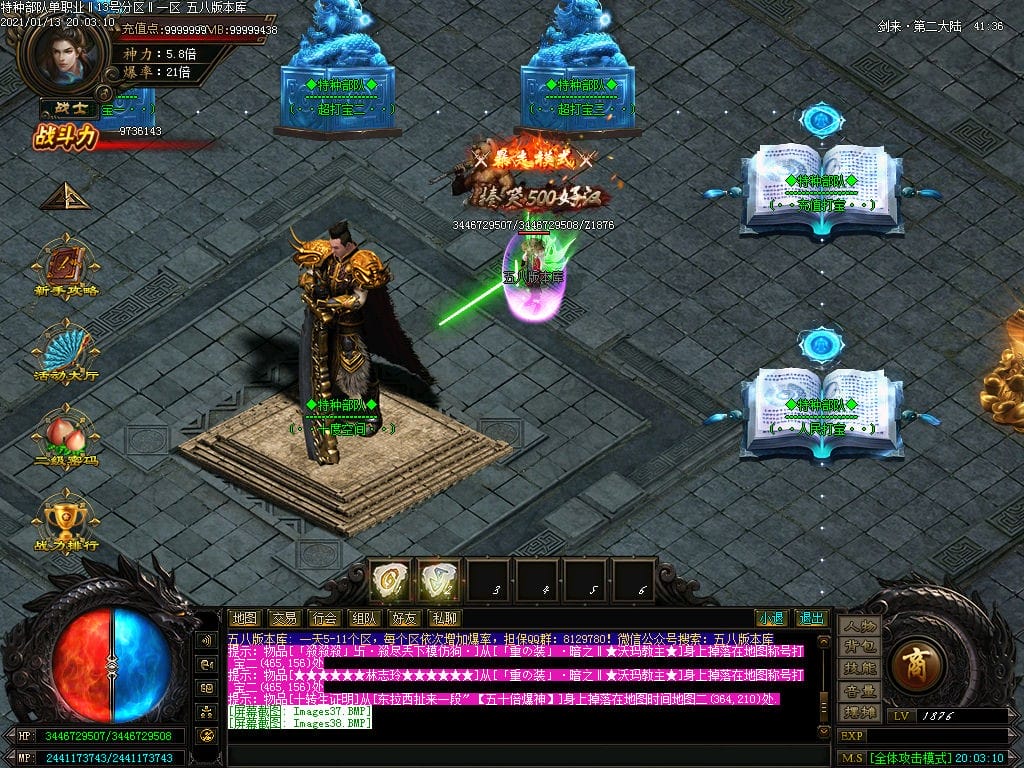Open the 私聊 private chat button

click(444, 618)
